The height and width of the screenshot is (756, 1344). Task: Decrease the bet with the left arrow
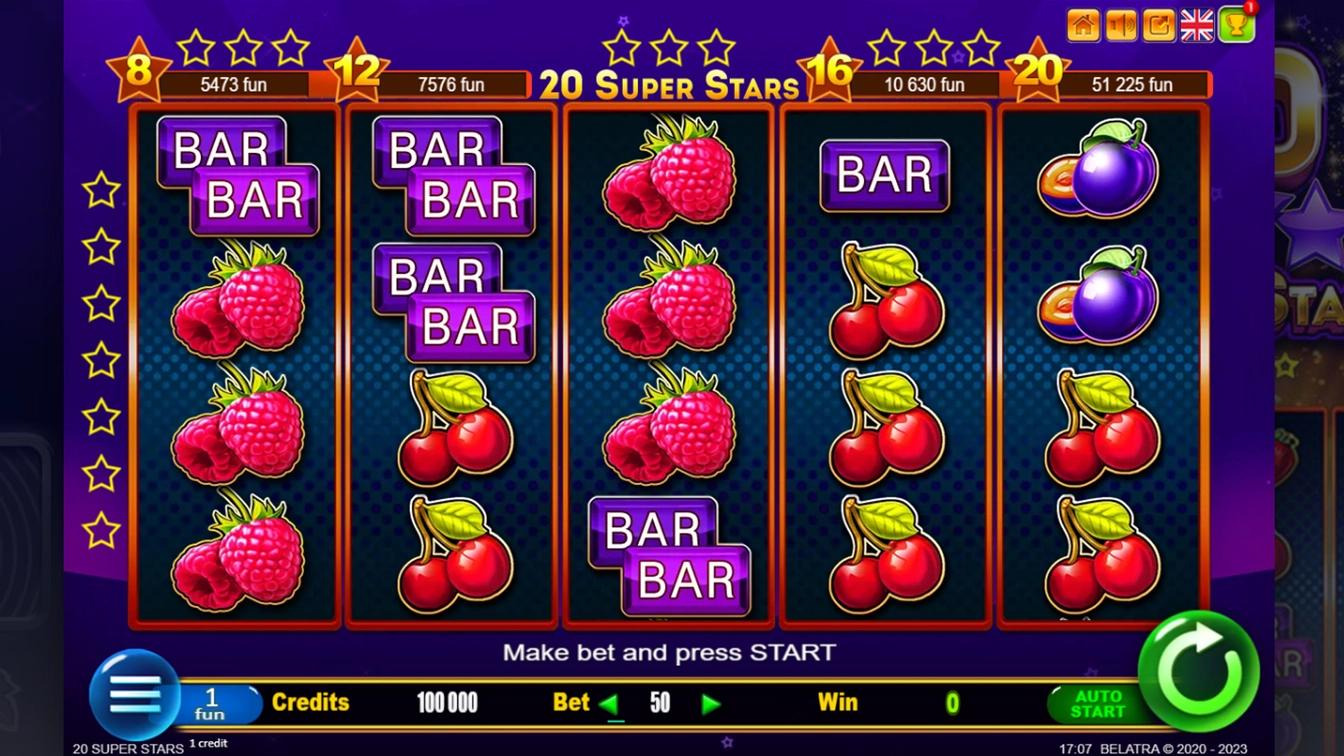[608, 704]
